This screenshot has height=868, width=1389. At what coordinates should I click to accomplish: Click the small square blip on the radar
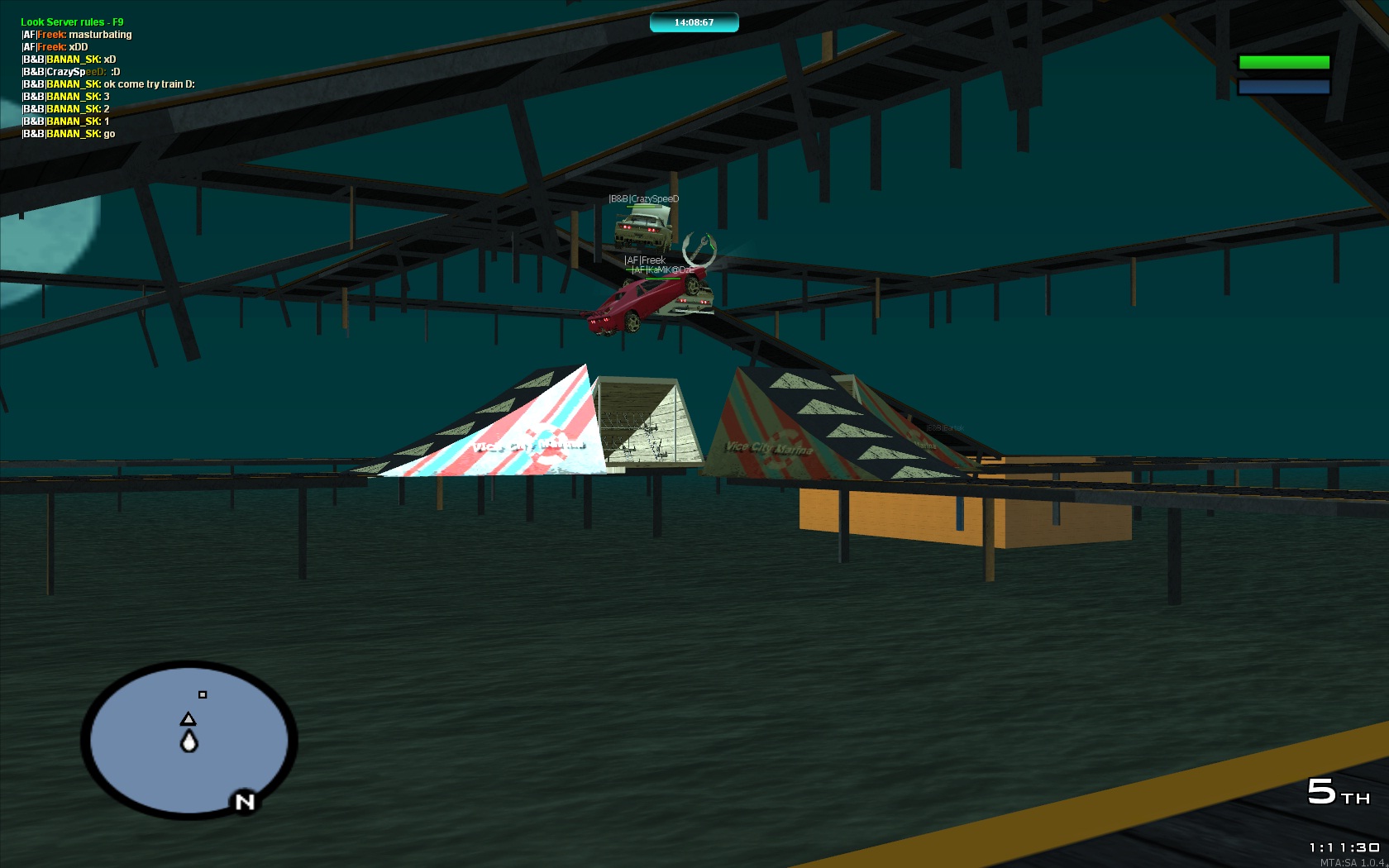tap(203, 694)
